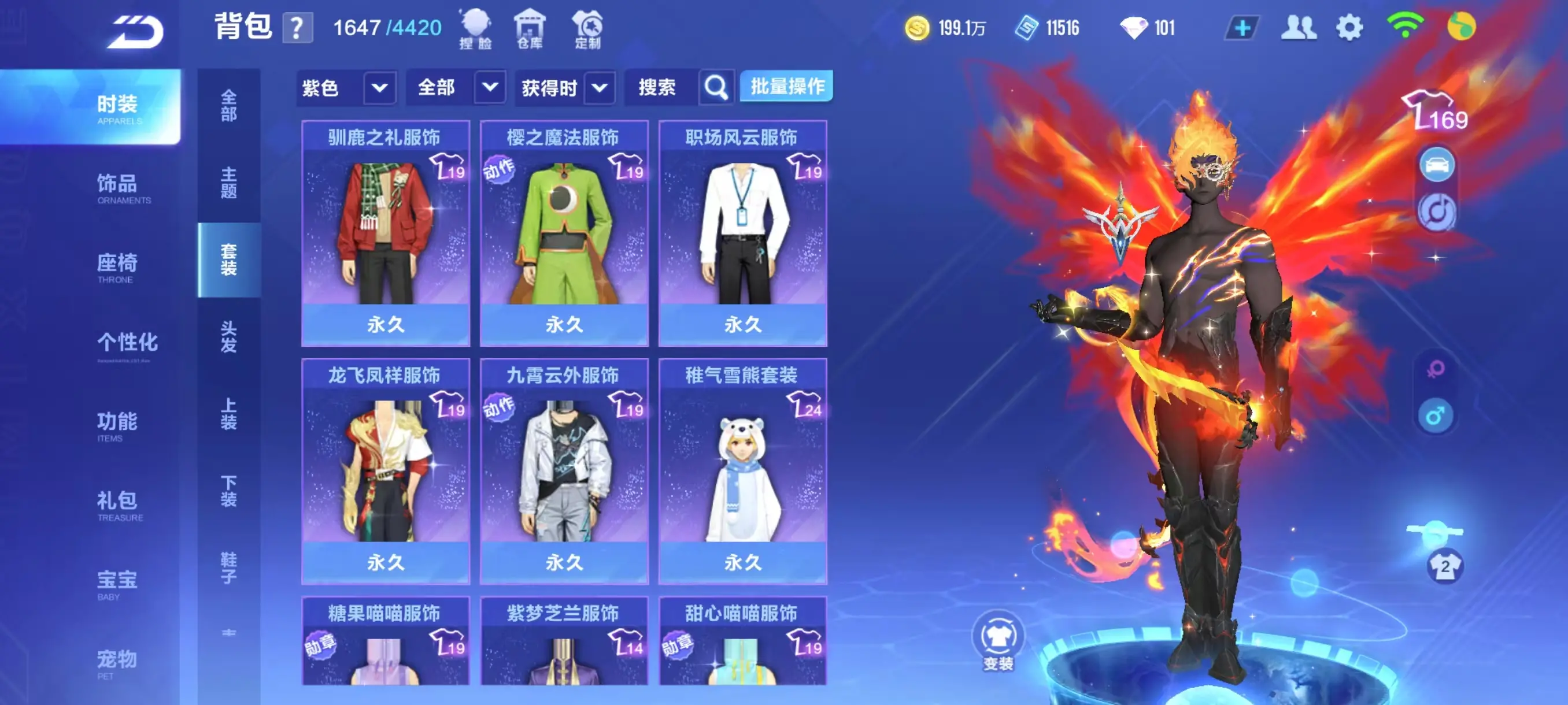Image resolution: width=1568 pixels, height=705 pixels.
Task: Open the 紫色 color filter dropdown
Action: coord(347,87)
